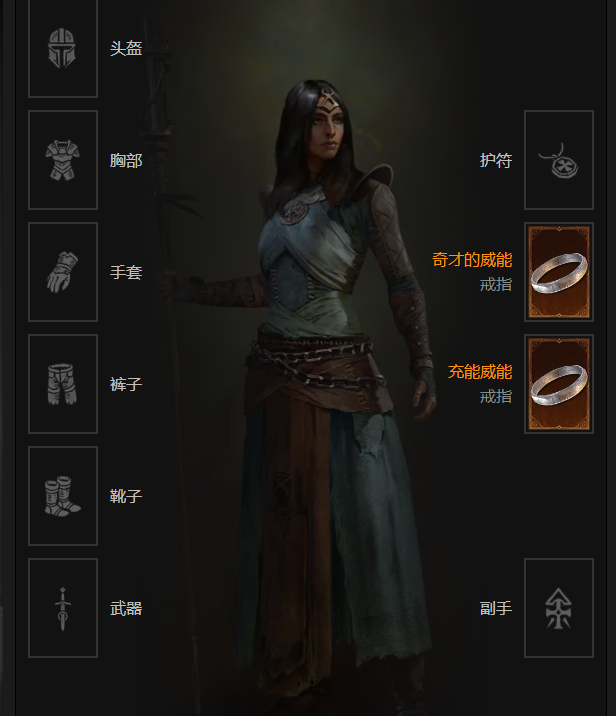Screen dimensions: 616x716
Task: Click the pants equipment slot
Action: pyautogui.click(x=62, y=384)
